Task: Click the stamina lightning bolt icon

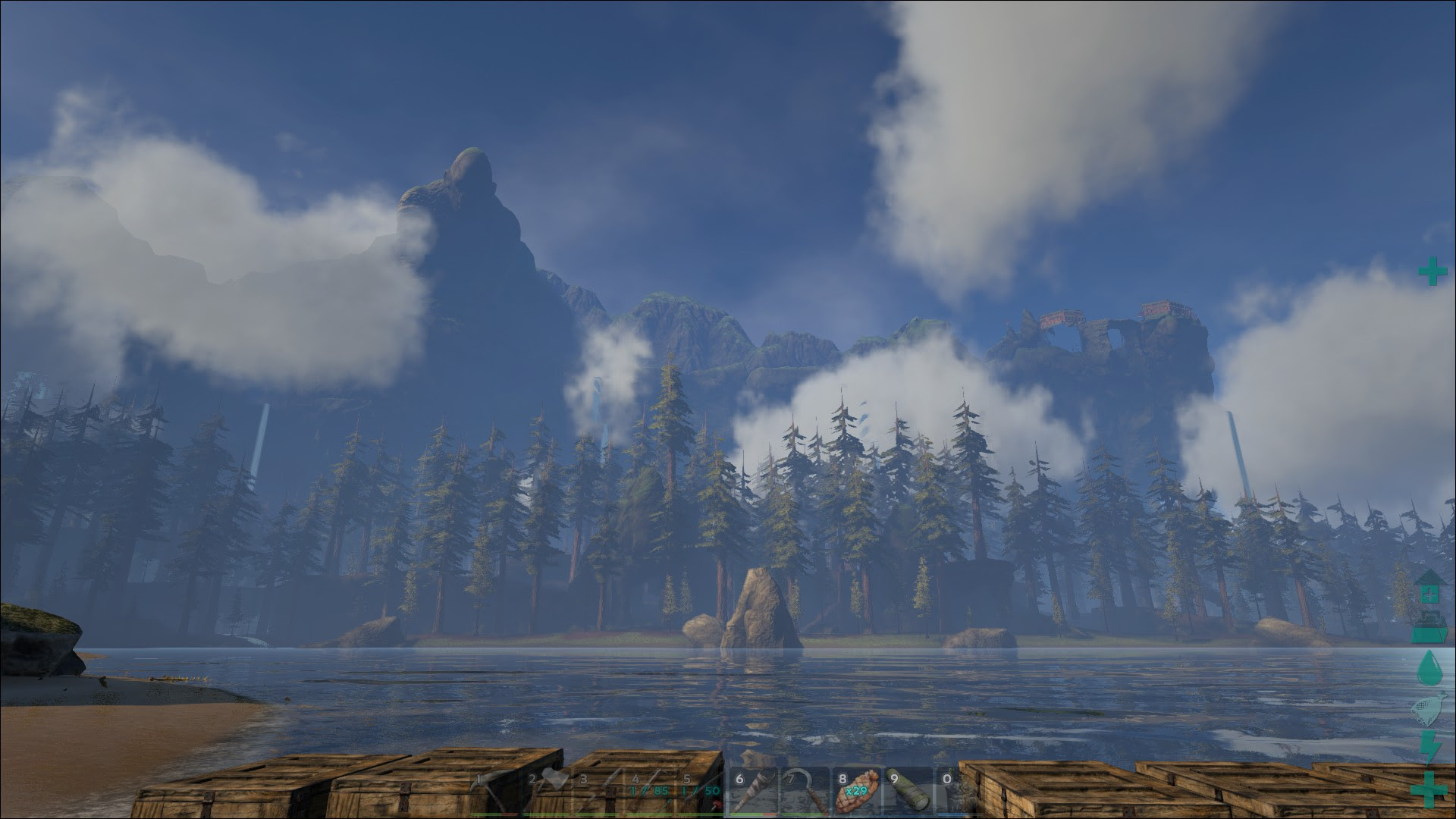Action: [x=1429, y=747]
